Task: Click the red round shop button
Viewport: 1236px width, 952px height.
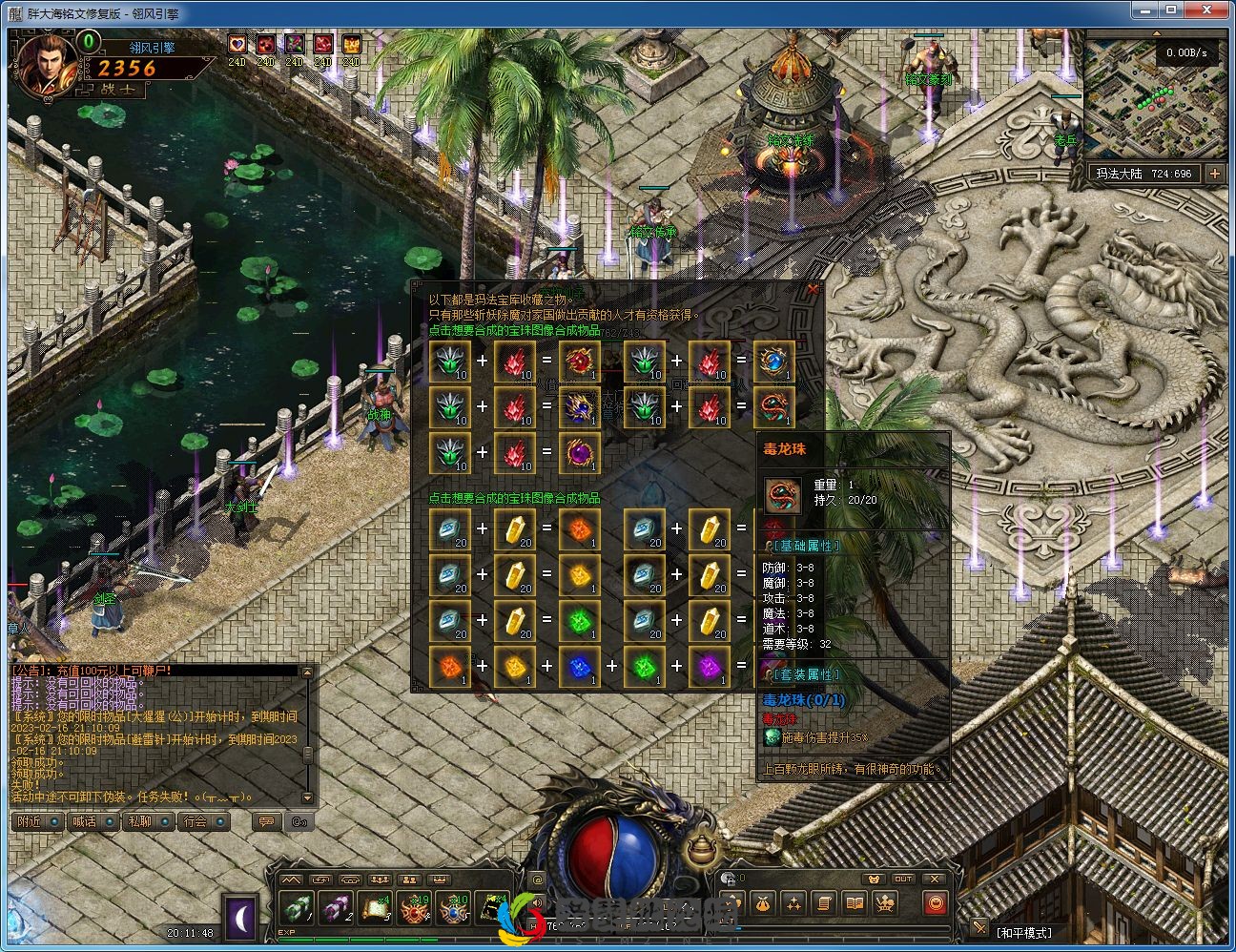Action: tap(936, 903)
